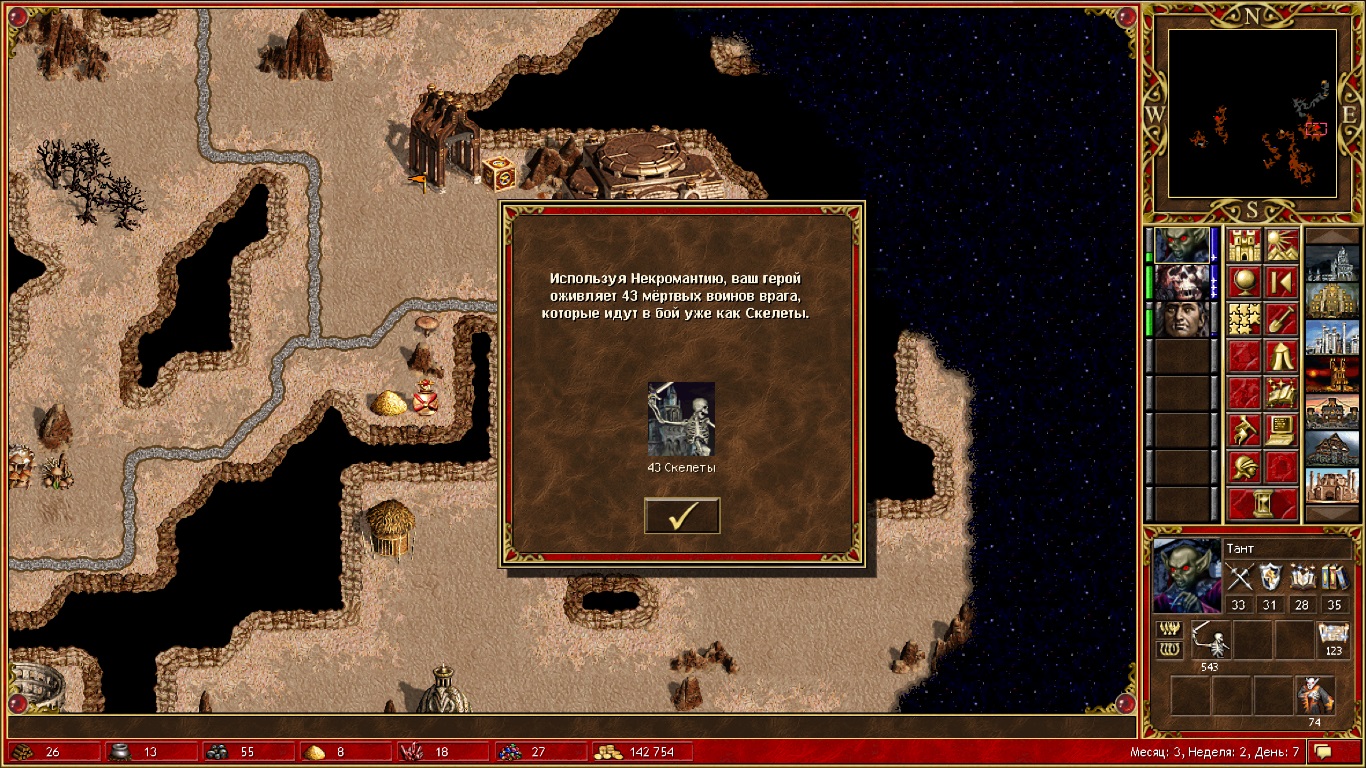This screenshot has height=768, width=1366.
Task: Switch to next hero with the helmet icon
Action: point(1244,466)
